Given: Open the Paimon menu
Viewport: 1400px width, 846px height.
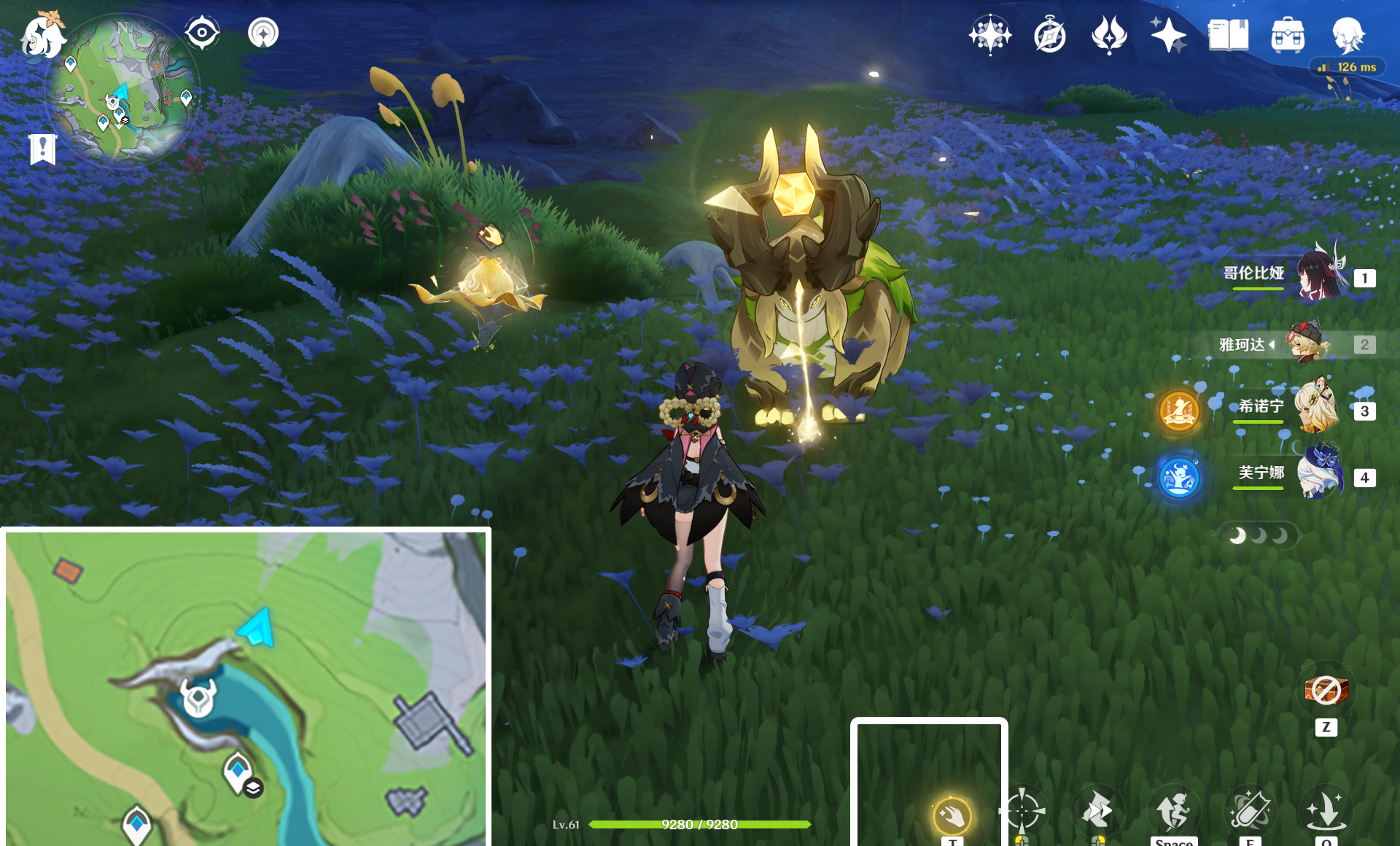Looking at the screenshot, I should [x=42, y=36].
